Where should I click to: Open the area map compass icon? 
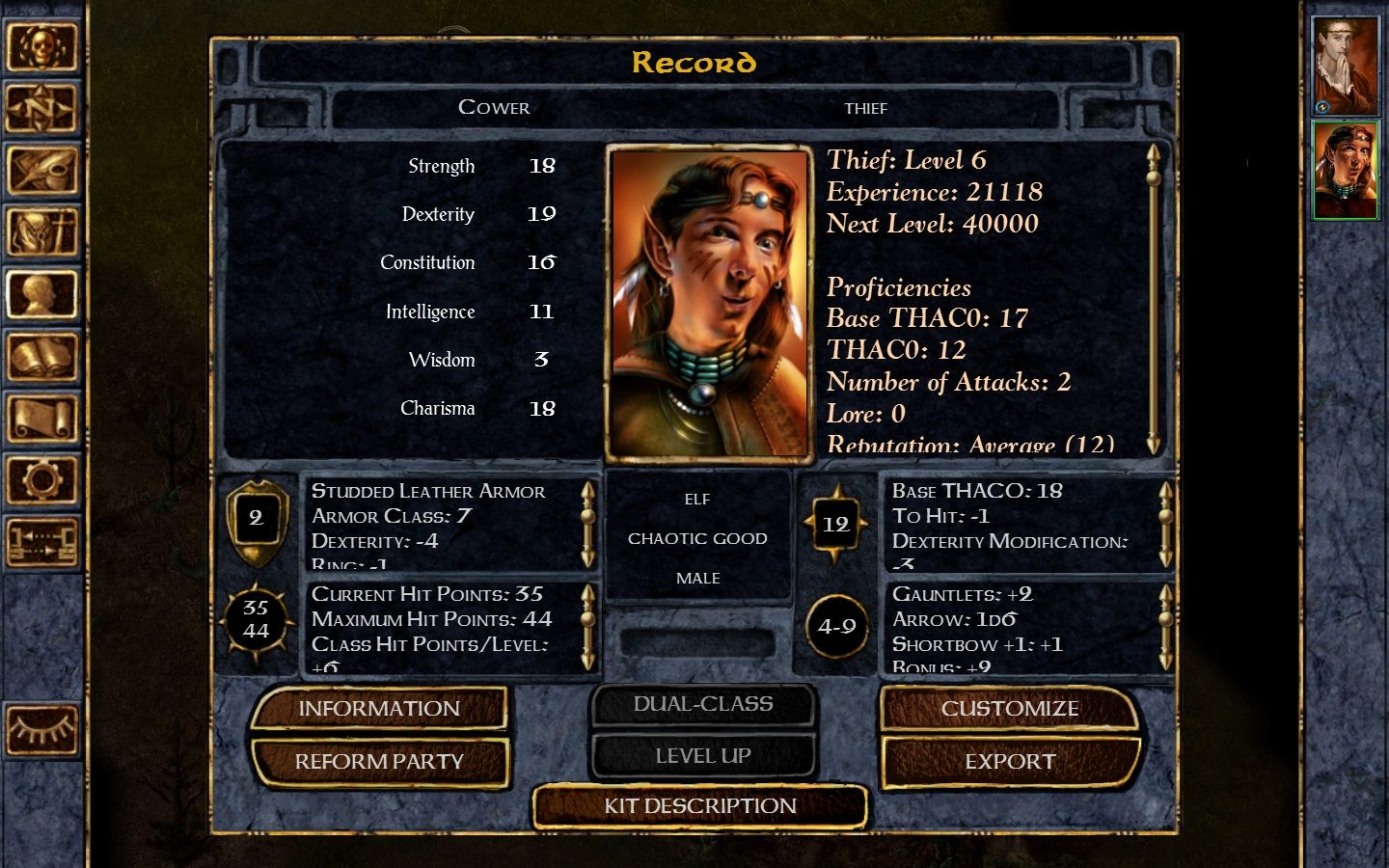[41, 109]
